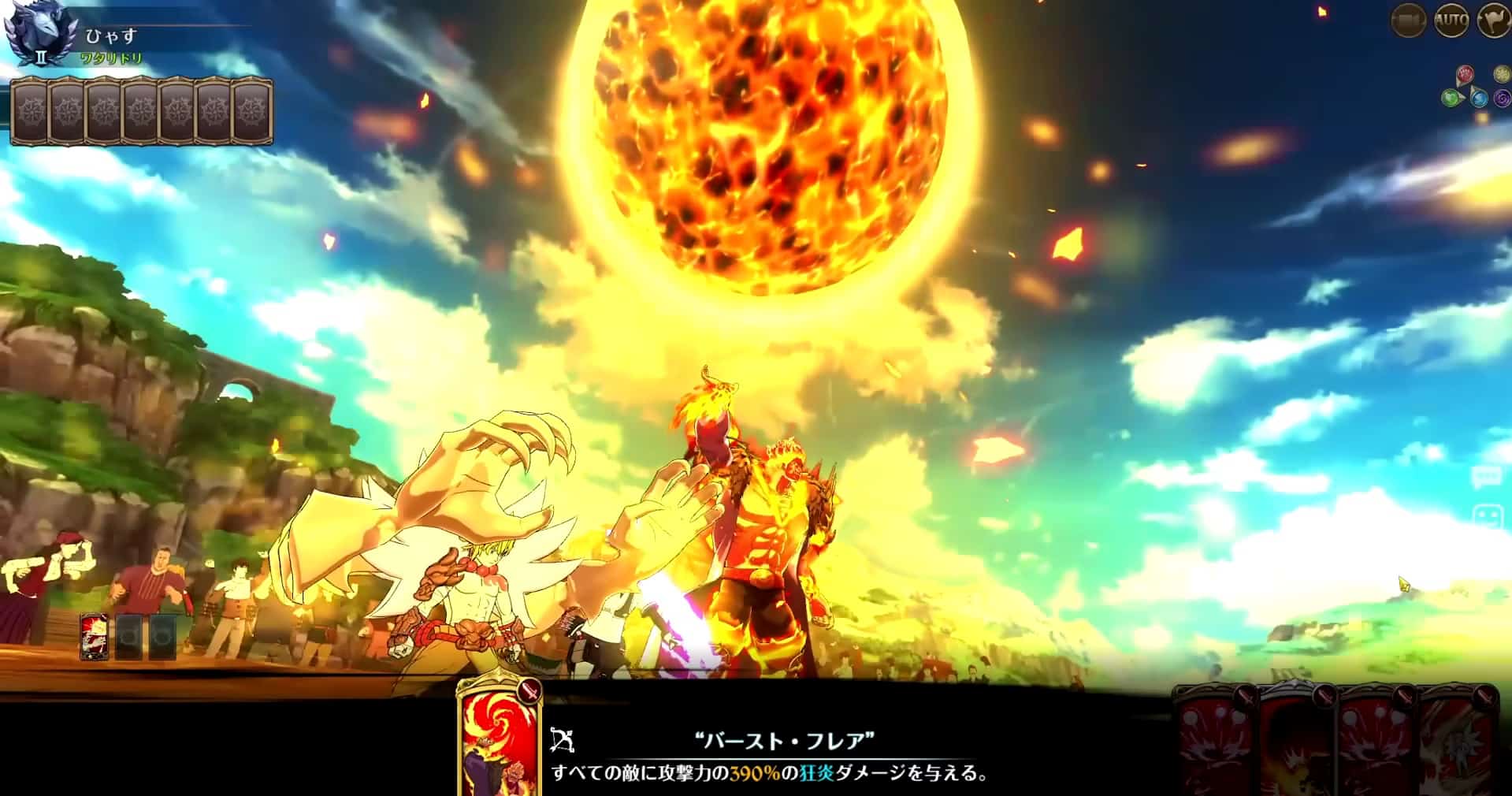
Task: Click the yellow light attribute orb
Action: pyautogui.click(x=1501, y=73)
